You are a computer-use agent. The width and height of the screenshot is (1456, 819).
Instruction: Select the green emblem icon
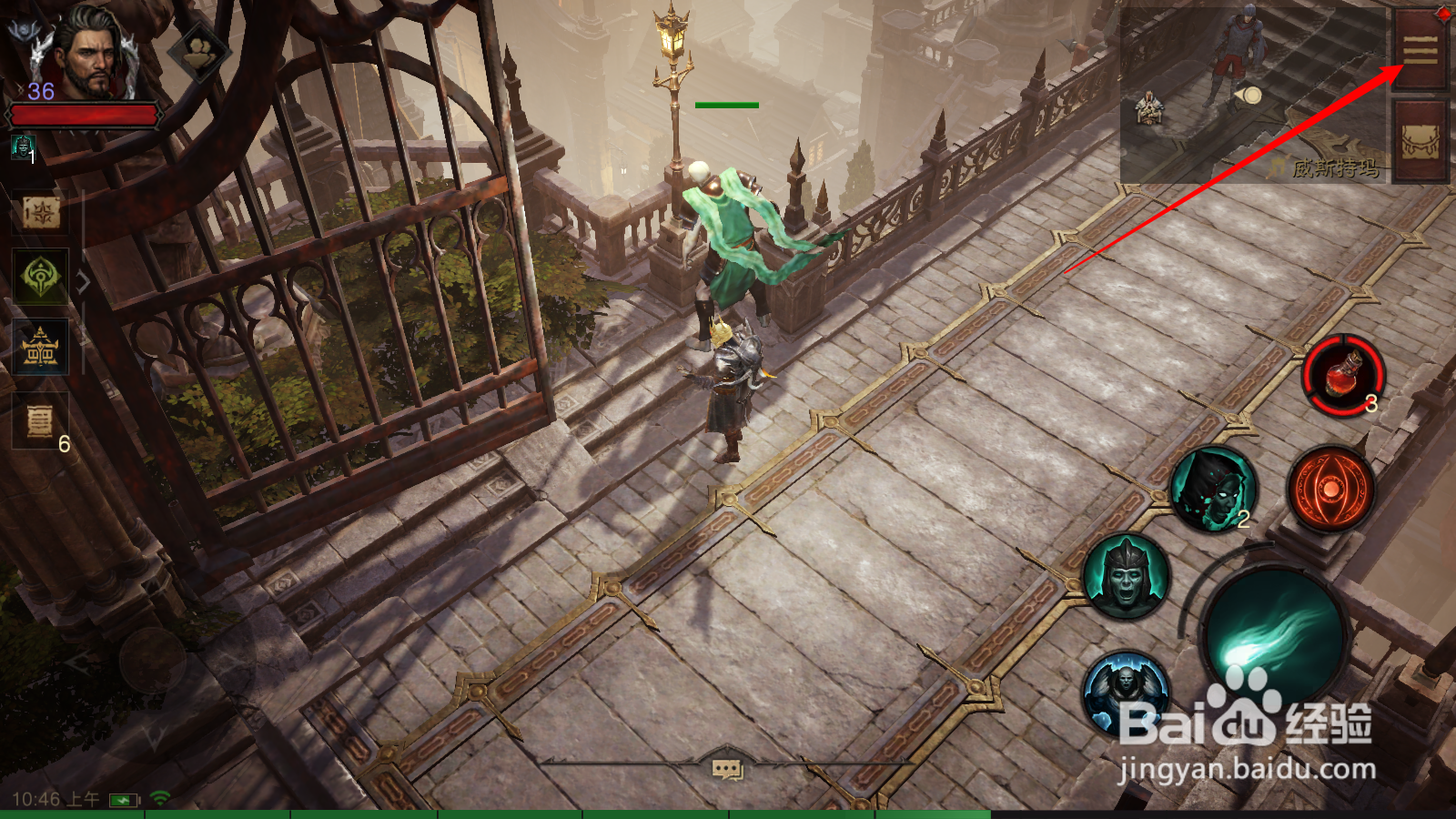[x=41, y=277]
